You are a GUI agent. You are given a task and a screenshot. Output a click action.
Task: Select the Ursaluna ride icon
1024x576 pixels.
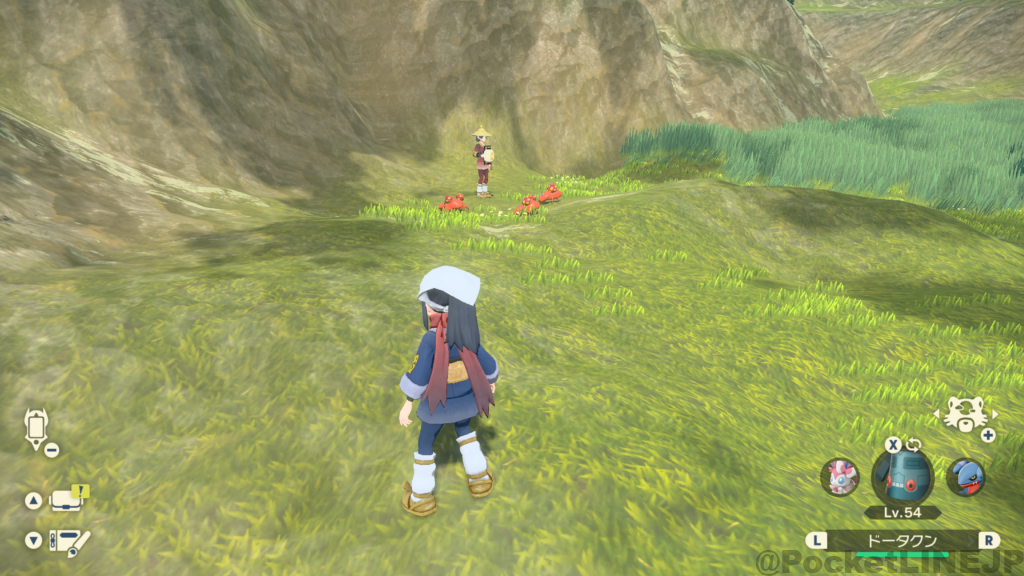pos(966,415)
